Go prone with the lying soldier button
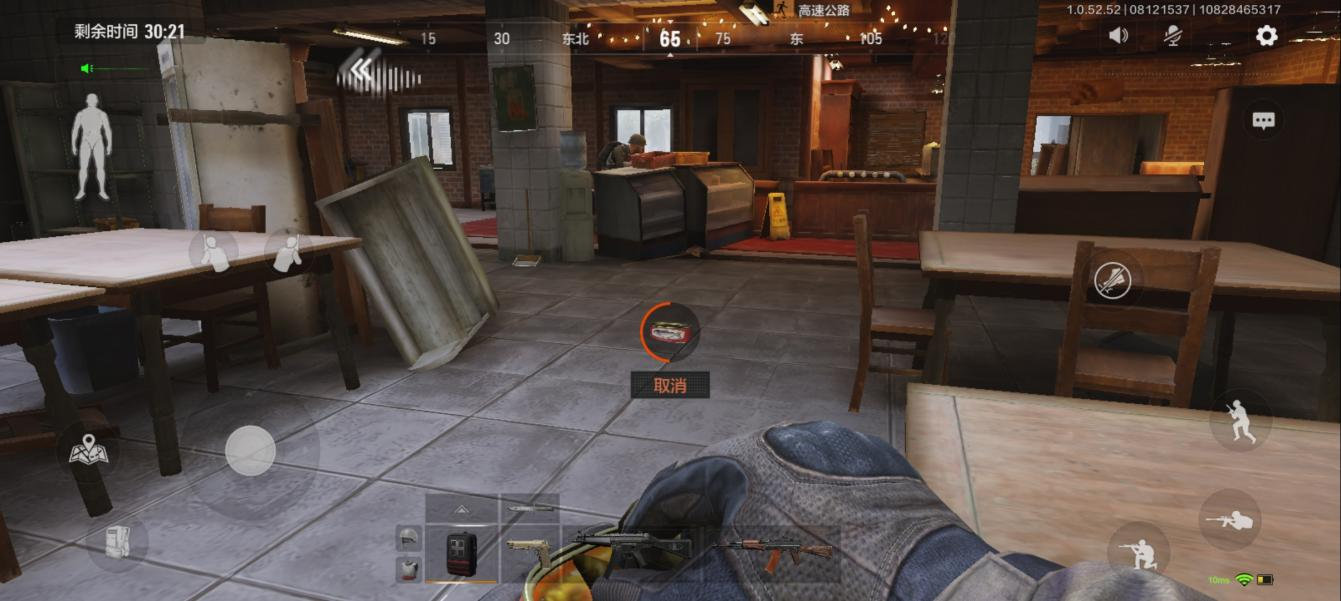Image resolution: width=1341 pixels, height=601 pixels. pyautogui.click(x=1229, y=520)
